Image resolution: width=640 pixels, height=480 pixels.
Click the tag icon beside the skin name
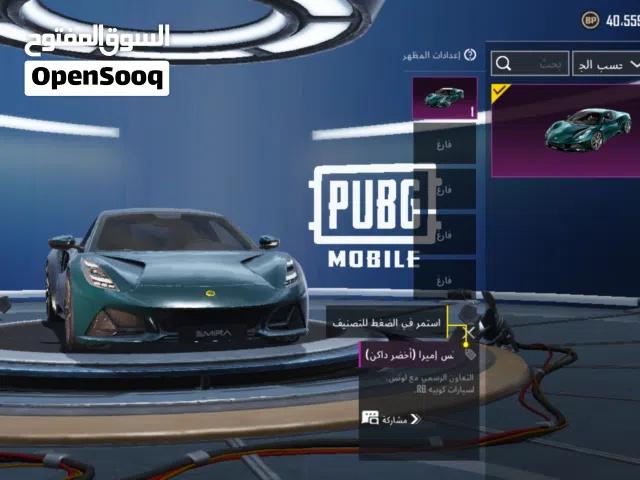[x=470, y=354]
